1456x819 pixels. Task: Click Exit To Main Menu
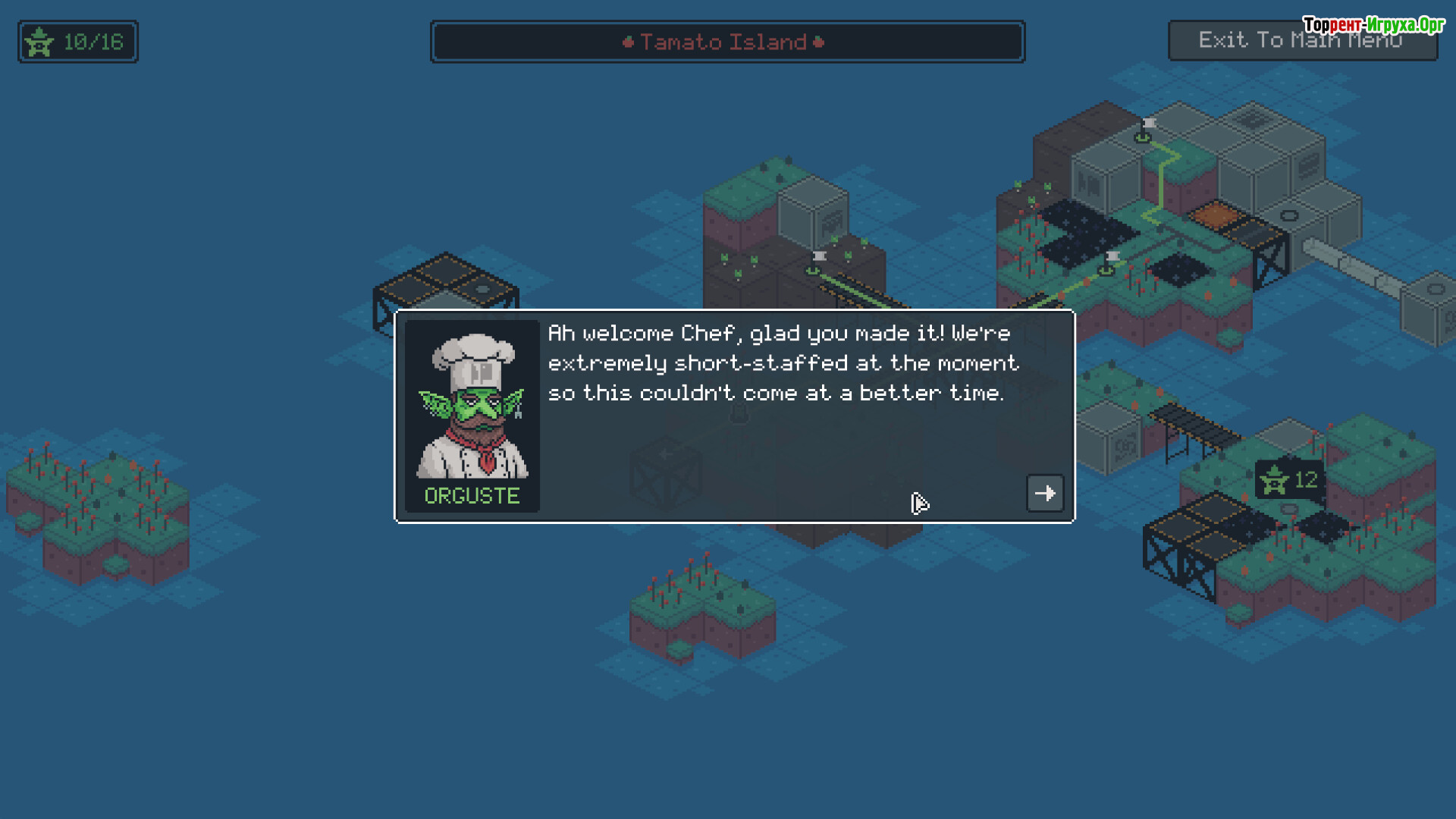click(x=1301, y=41)
